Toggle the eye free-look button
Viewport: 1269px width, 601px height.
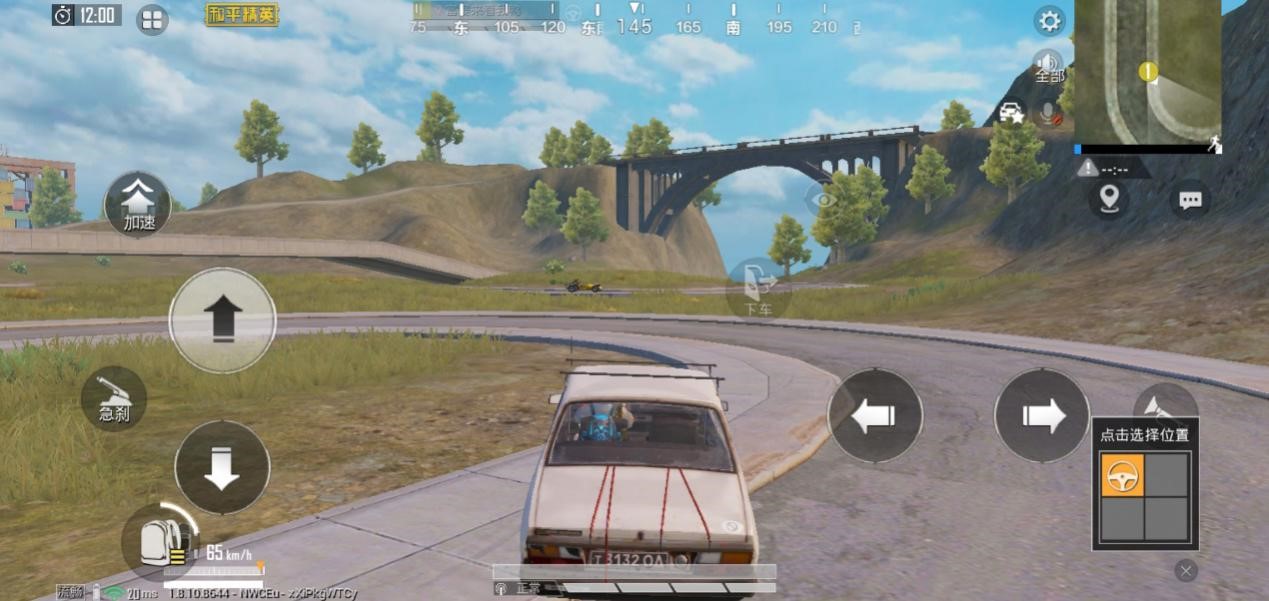point(823,199)
